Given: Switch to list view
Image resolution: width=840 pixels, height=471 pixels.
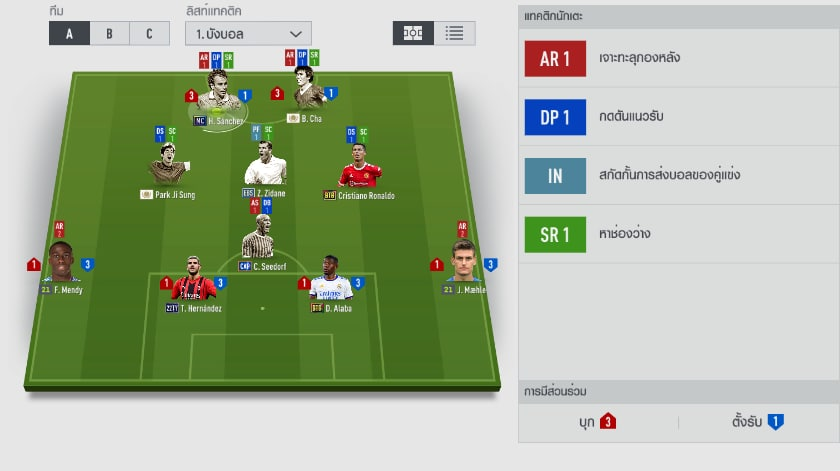Looking at the screenshot, I should click(x=454, y=33).
